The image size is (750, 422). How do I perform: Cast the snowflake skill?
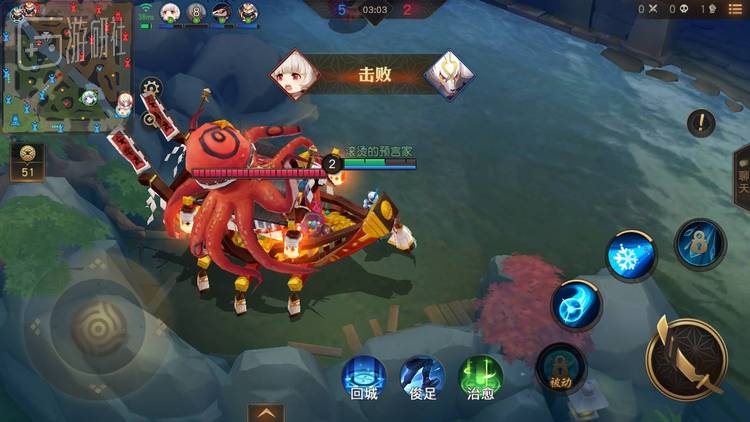pos(632,255)
